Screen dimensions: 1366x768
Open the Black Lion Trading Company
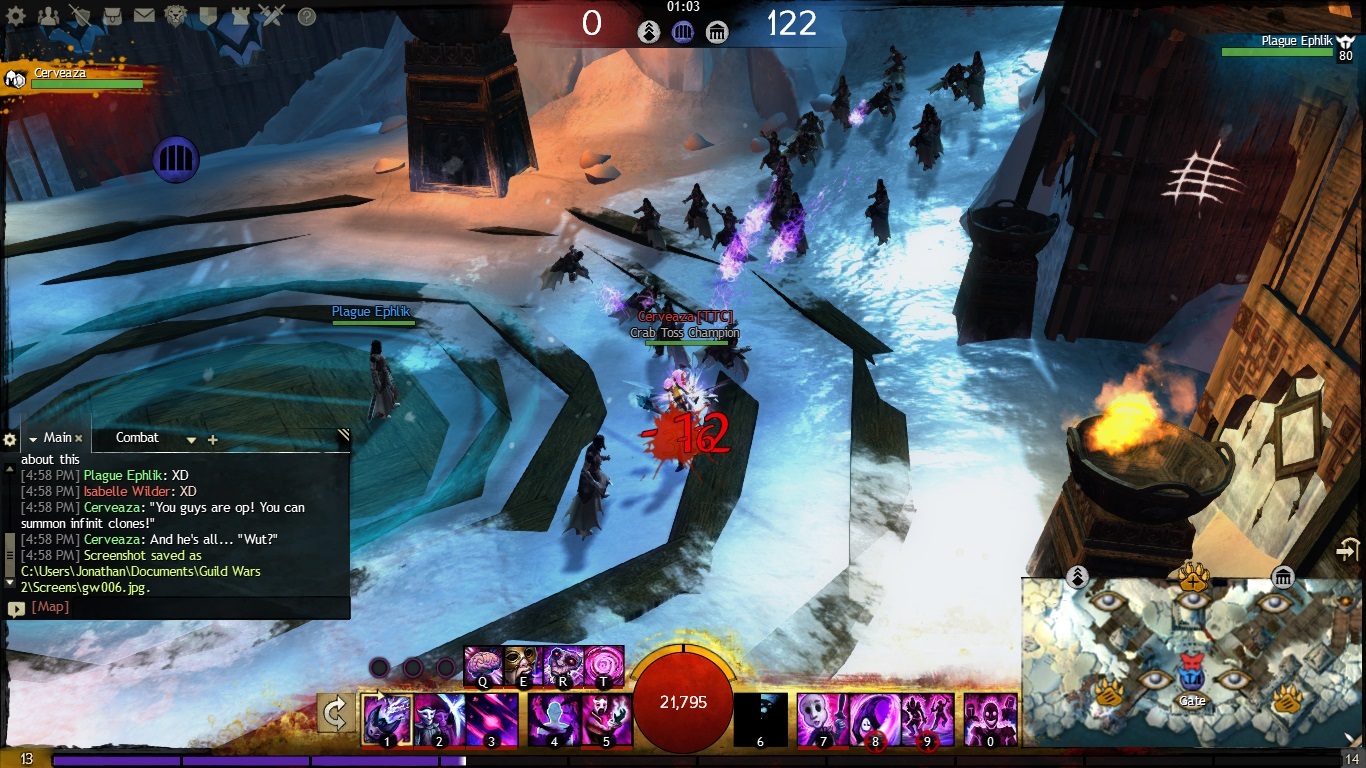175,16
